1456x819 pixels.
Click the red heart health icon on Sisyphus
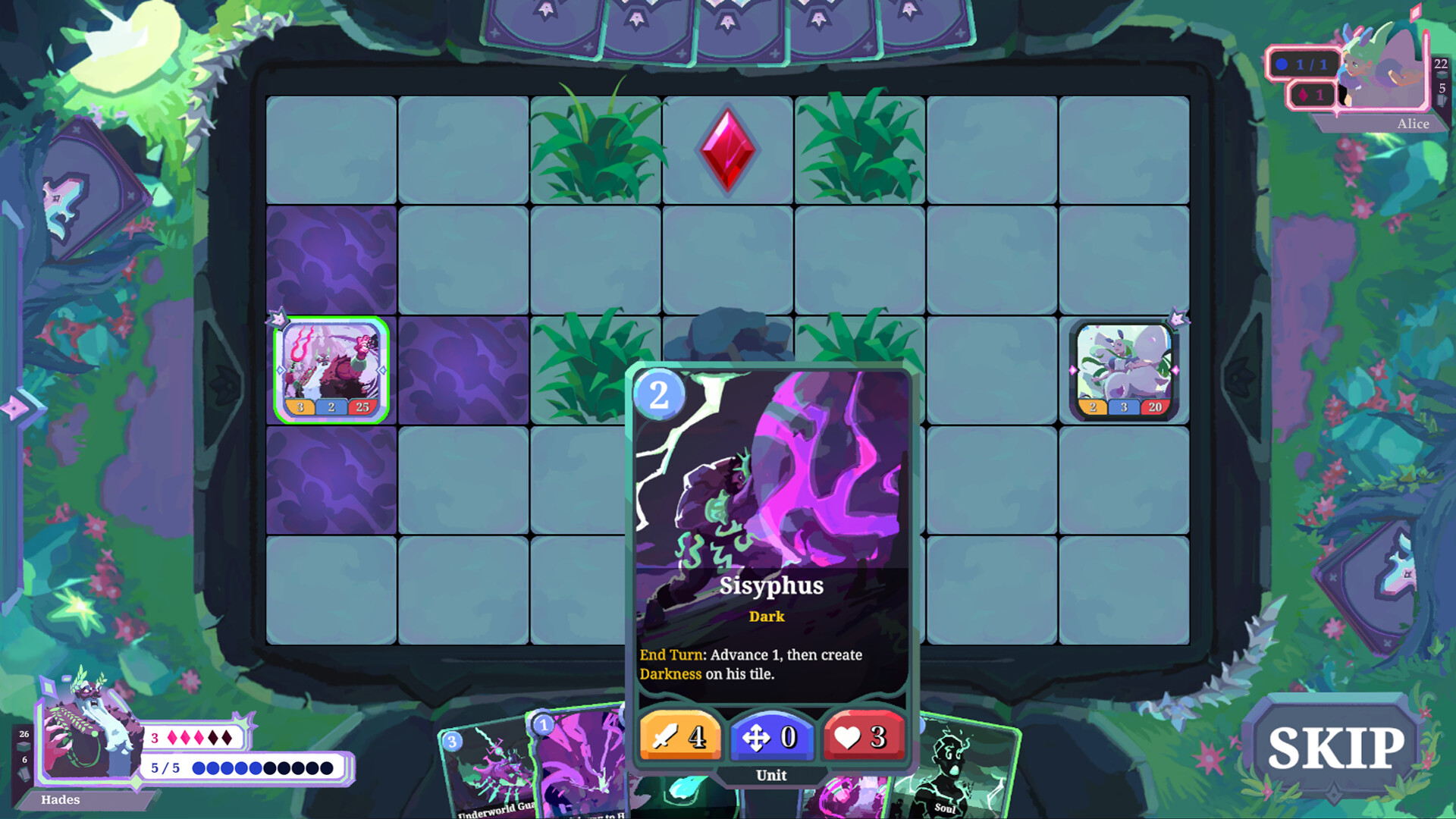point(862,736)
